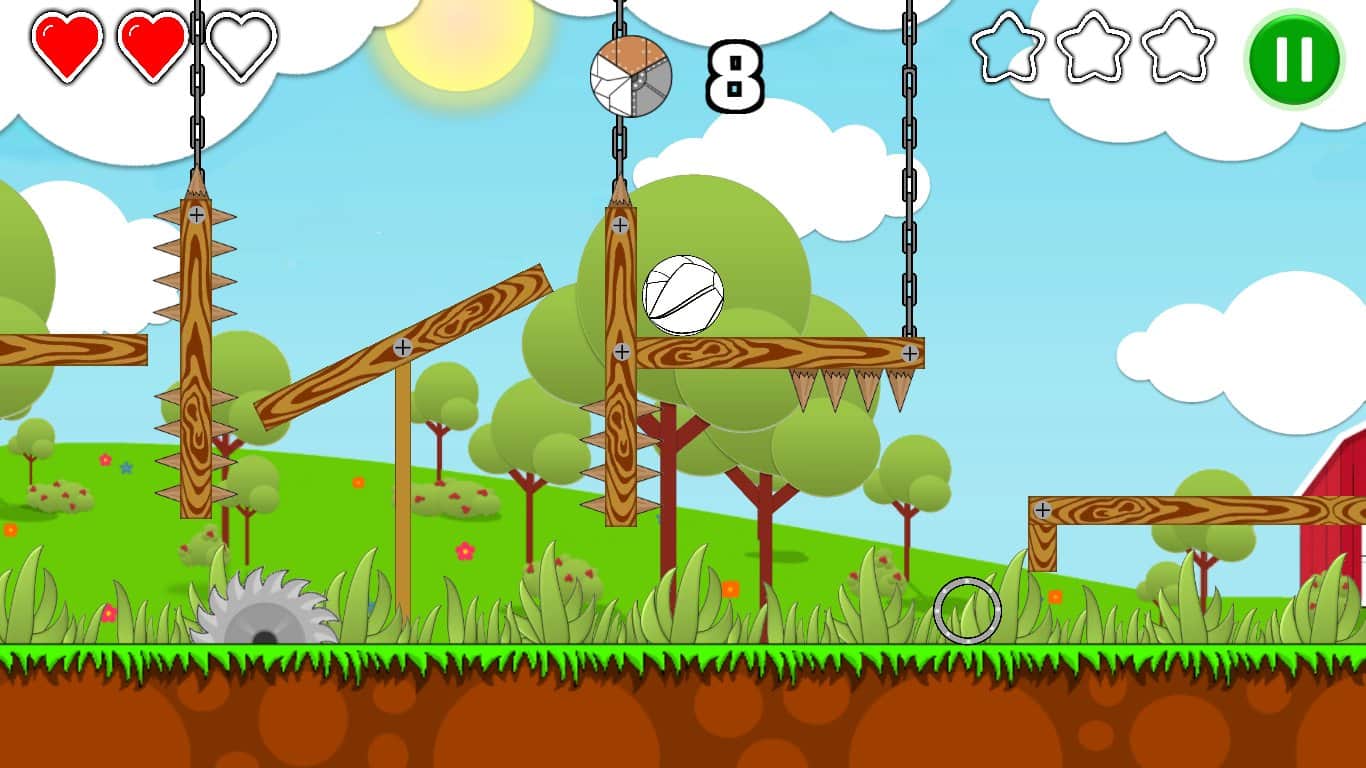Toggle the rightmost star icon
Image resolution: width=1366 pixels, height=768 pixels.
click(1177, 48)
